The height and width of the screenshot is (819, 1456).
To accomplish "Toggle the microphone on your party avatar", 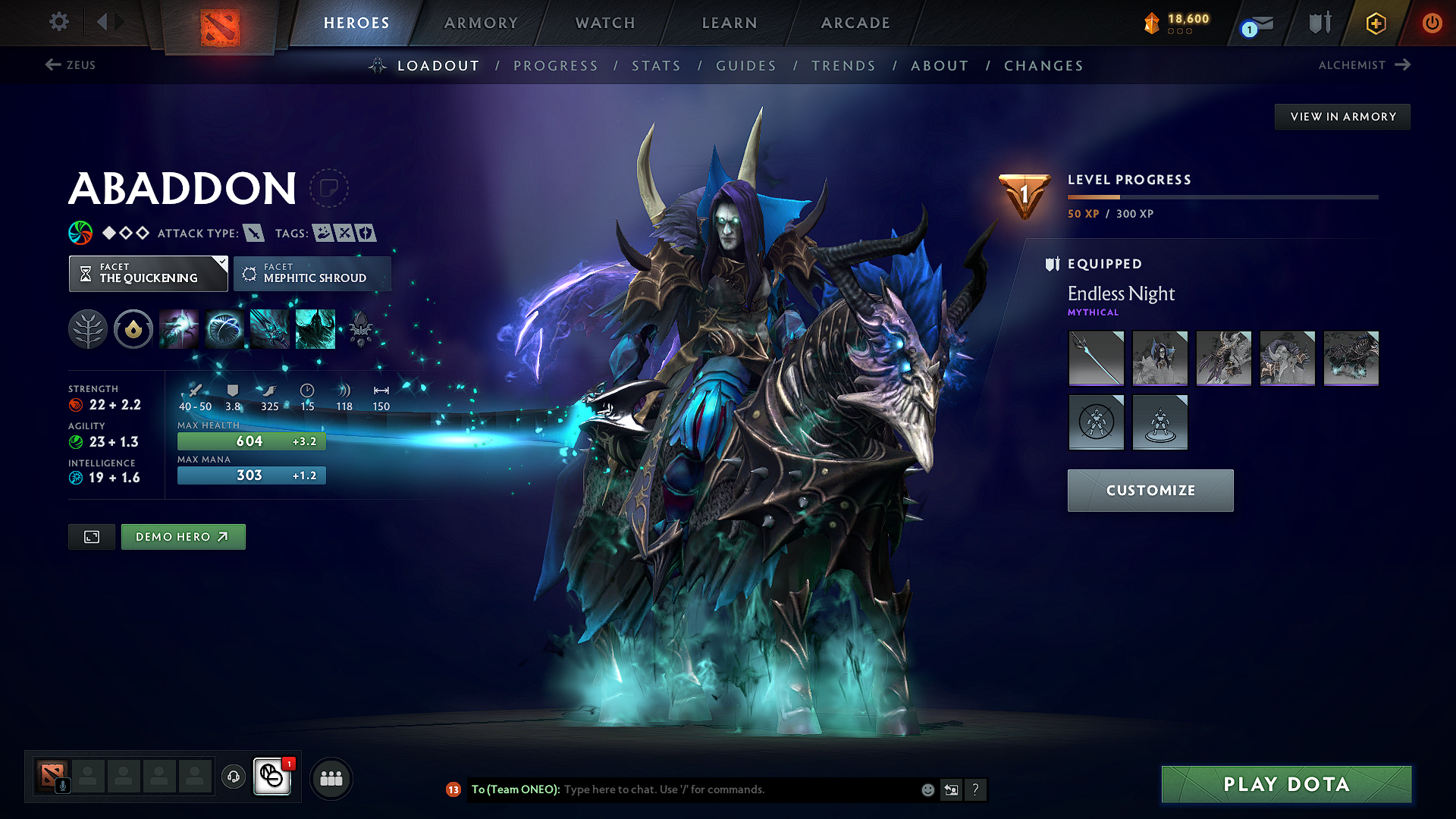I will 64,786.
